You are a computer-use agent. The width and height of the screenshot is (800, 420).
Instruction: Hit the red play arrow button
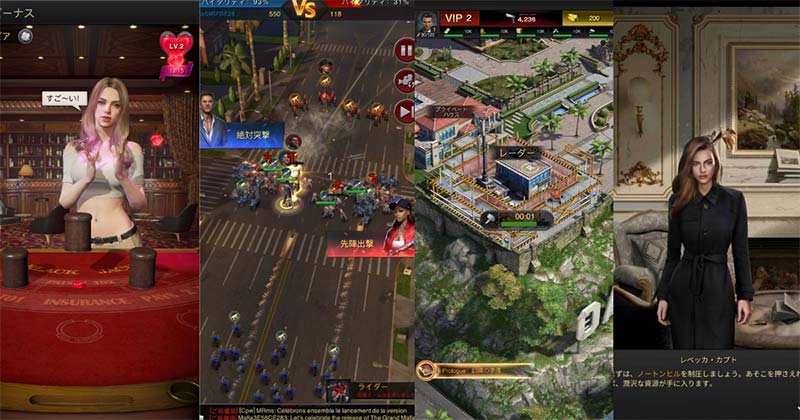tap(405, 111)
